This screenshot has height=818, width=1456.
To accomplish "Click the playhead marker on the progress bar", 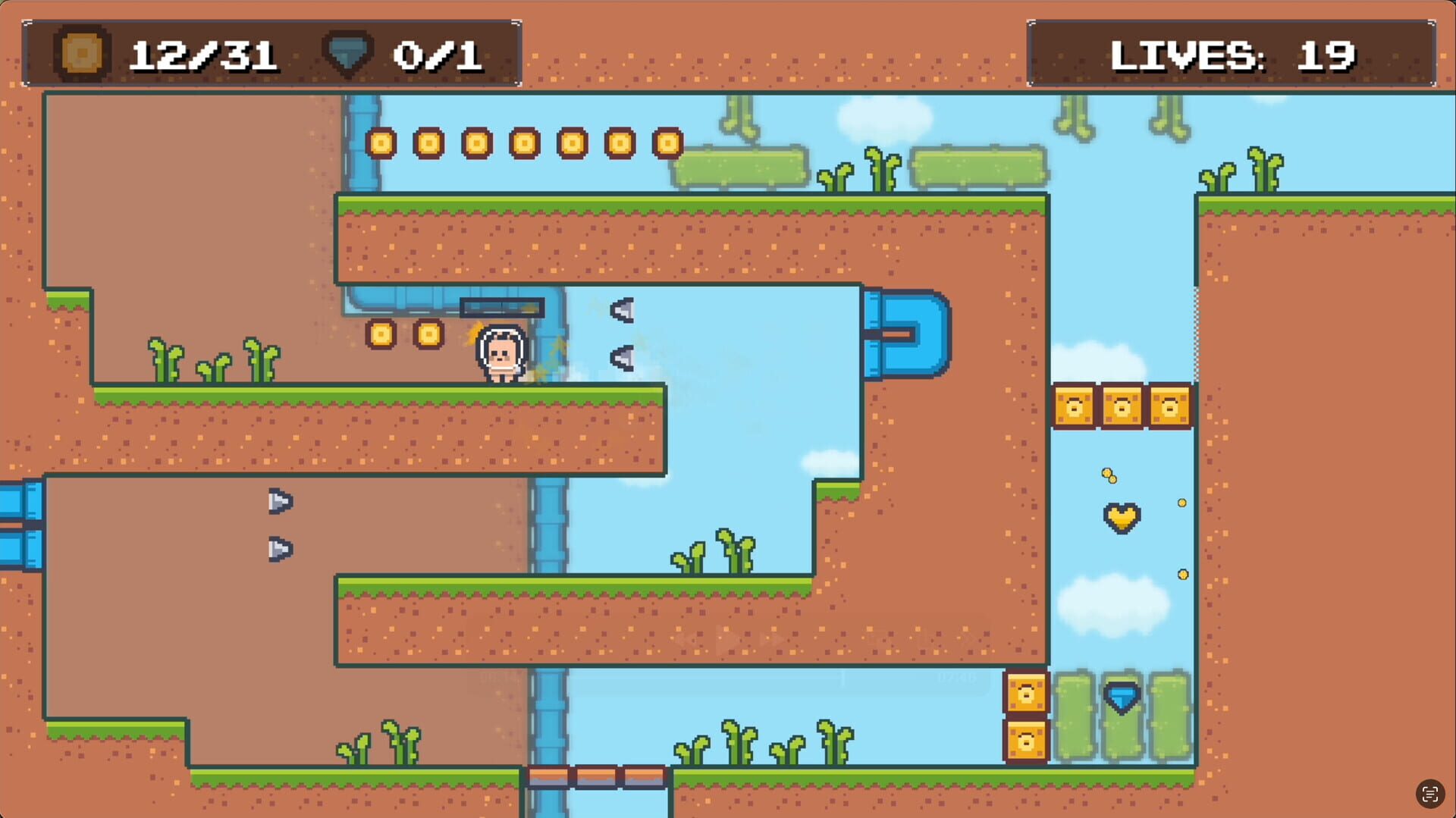I will (842, 677).
